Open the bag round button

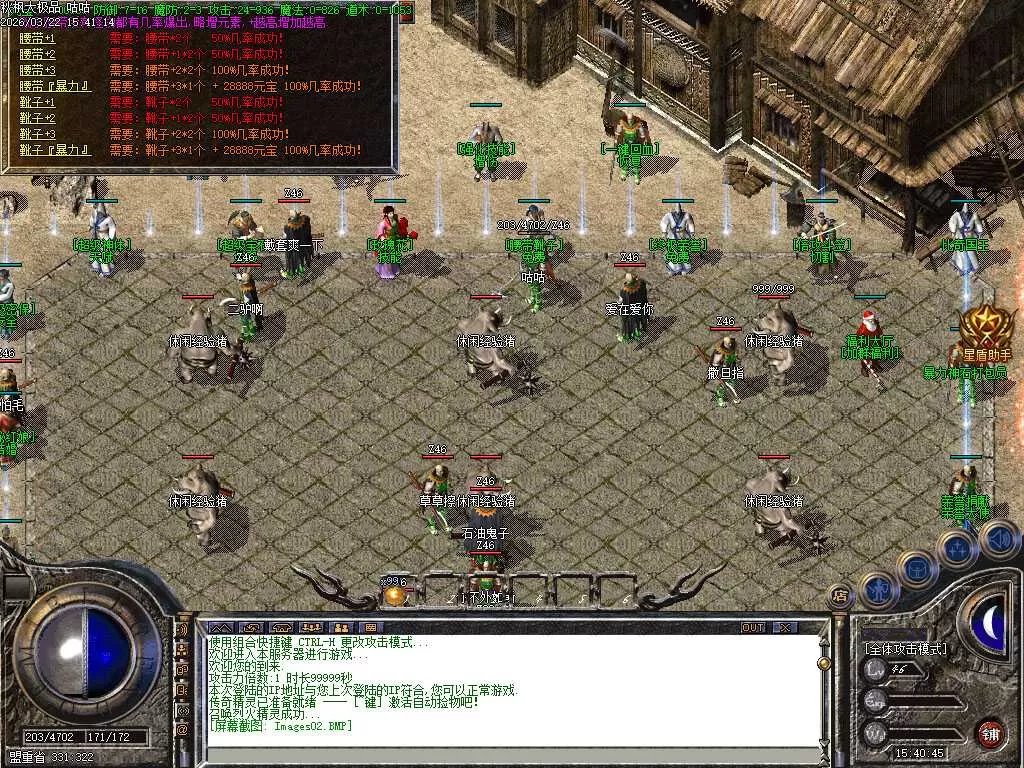916,568
